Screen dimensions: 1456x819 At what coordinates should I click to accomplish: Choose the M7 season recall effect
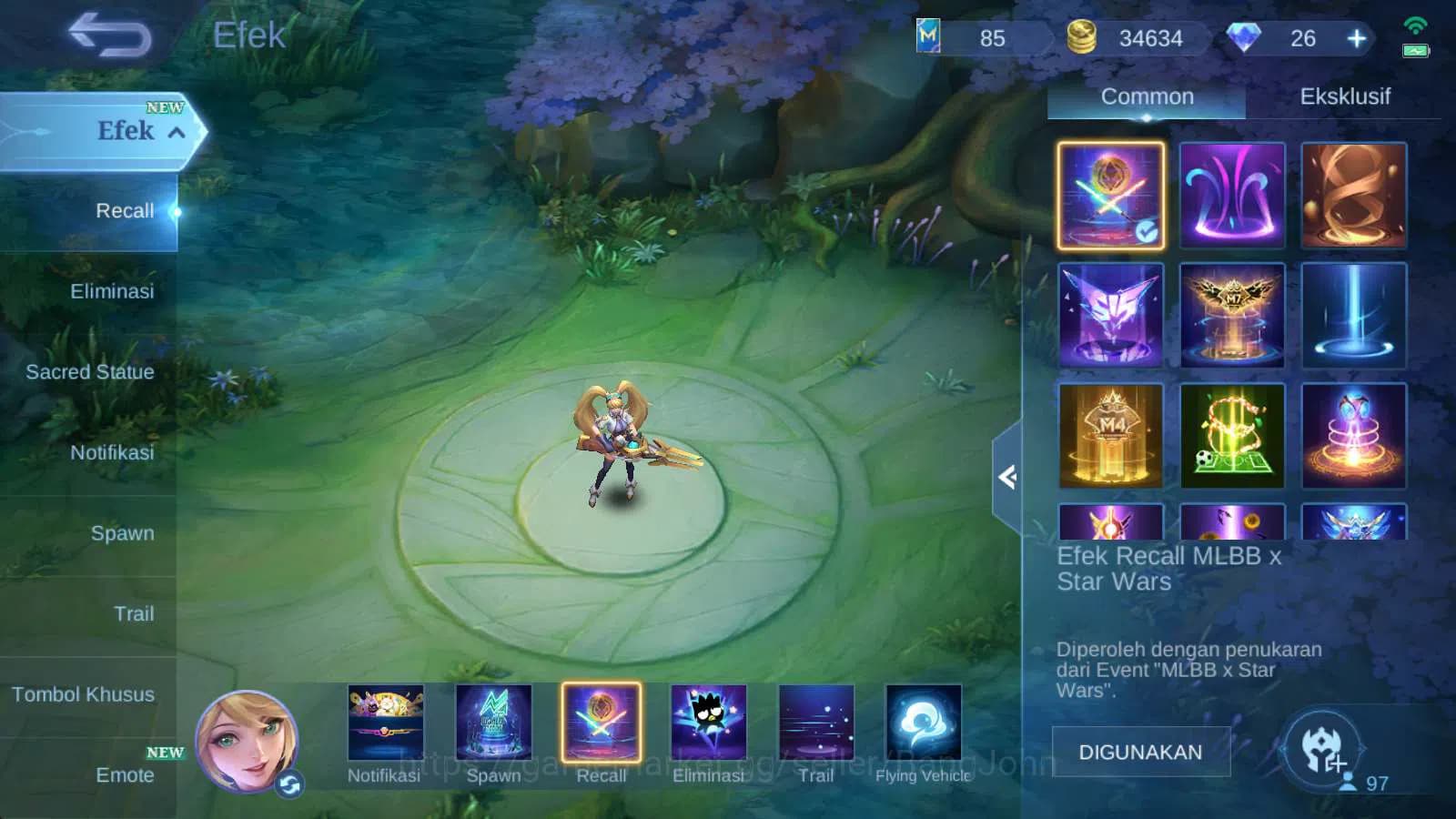pyautogui.click(x=1233, y=314)
